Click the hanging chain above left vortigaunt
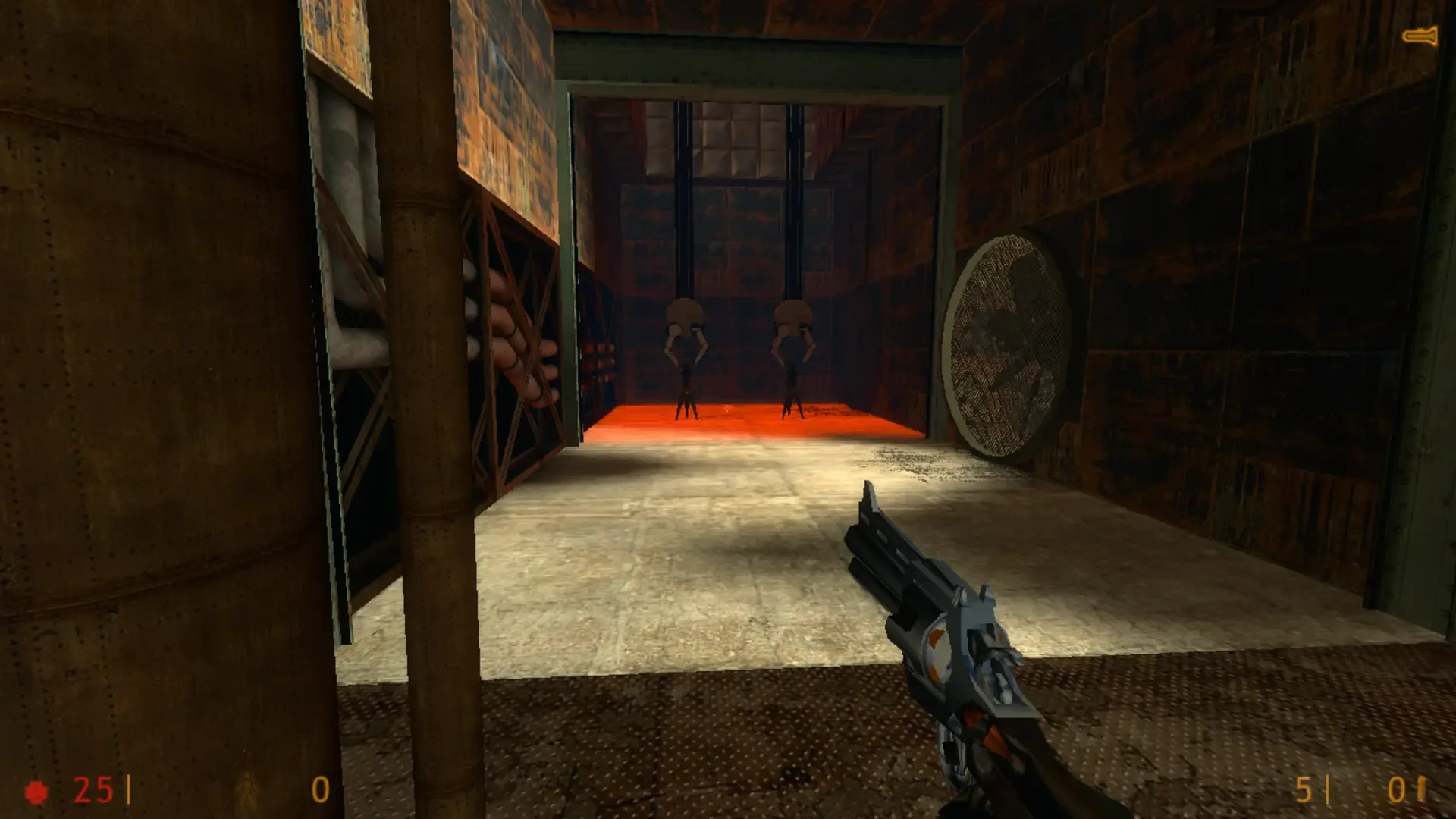 click(682, 212)
